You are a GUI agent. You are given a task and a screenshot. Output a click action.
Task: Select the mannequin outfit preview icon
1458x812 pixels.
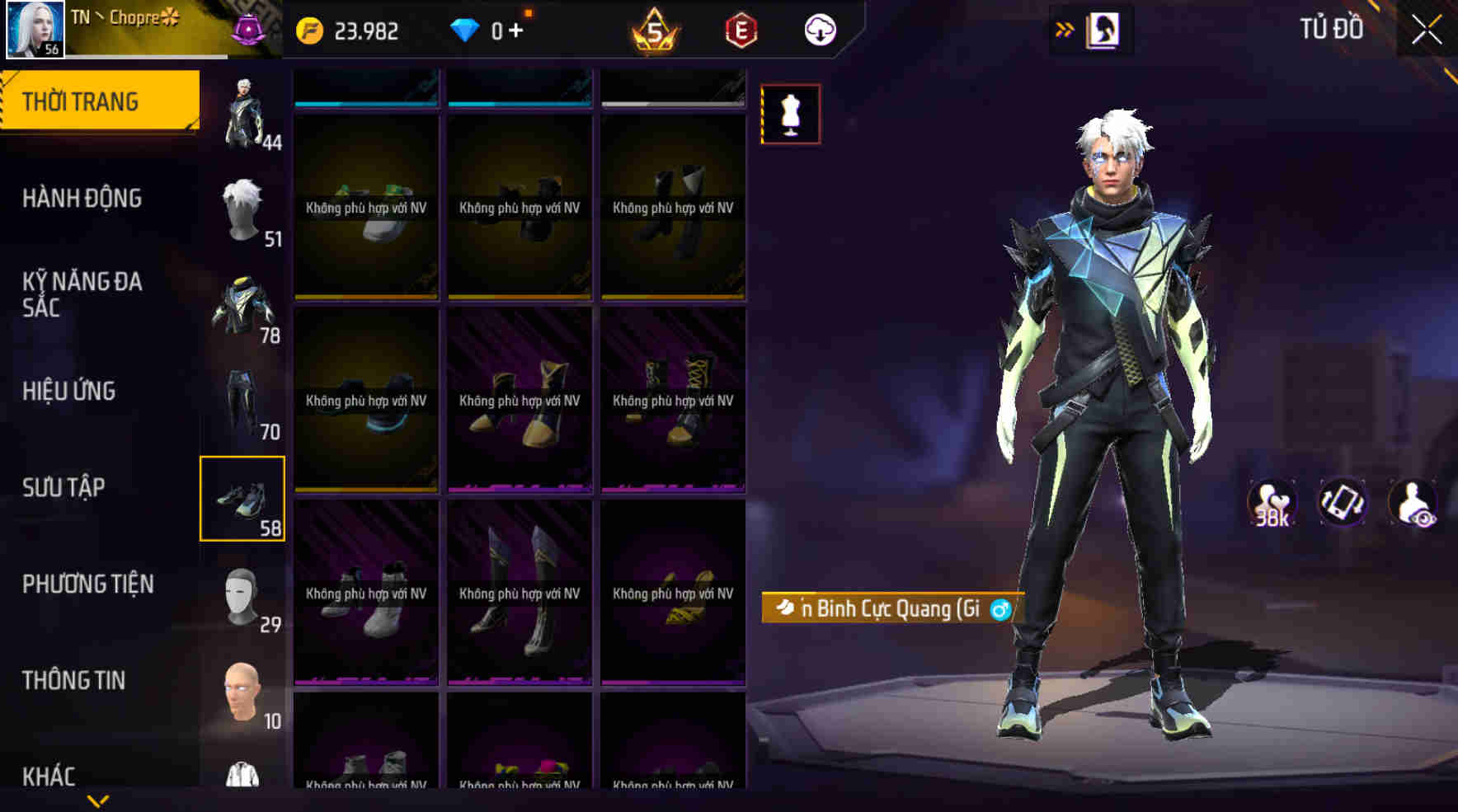[790, 114]
